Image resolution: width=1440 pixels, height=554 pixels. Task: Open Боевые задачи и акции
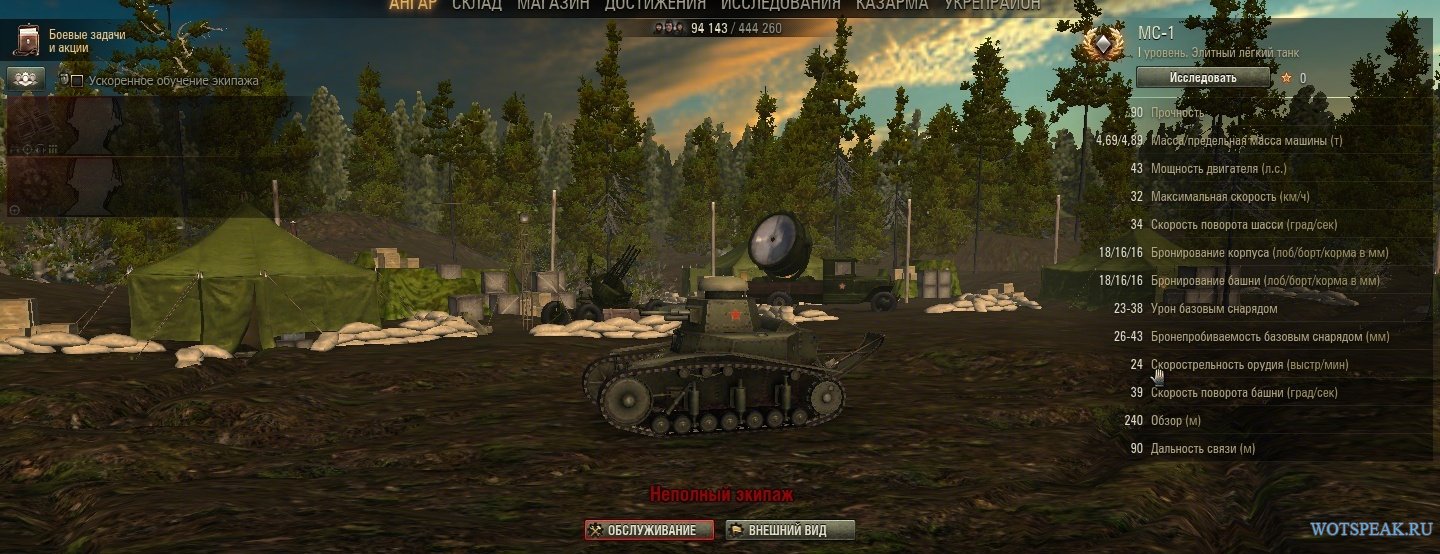70,41
